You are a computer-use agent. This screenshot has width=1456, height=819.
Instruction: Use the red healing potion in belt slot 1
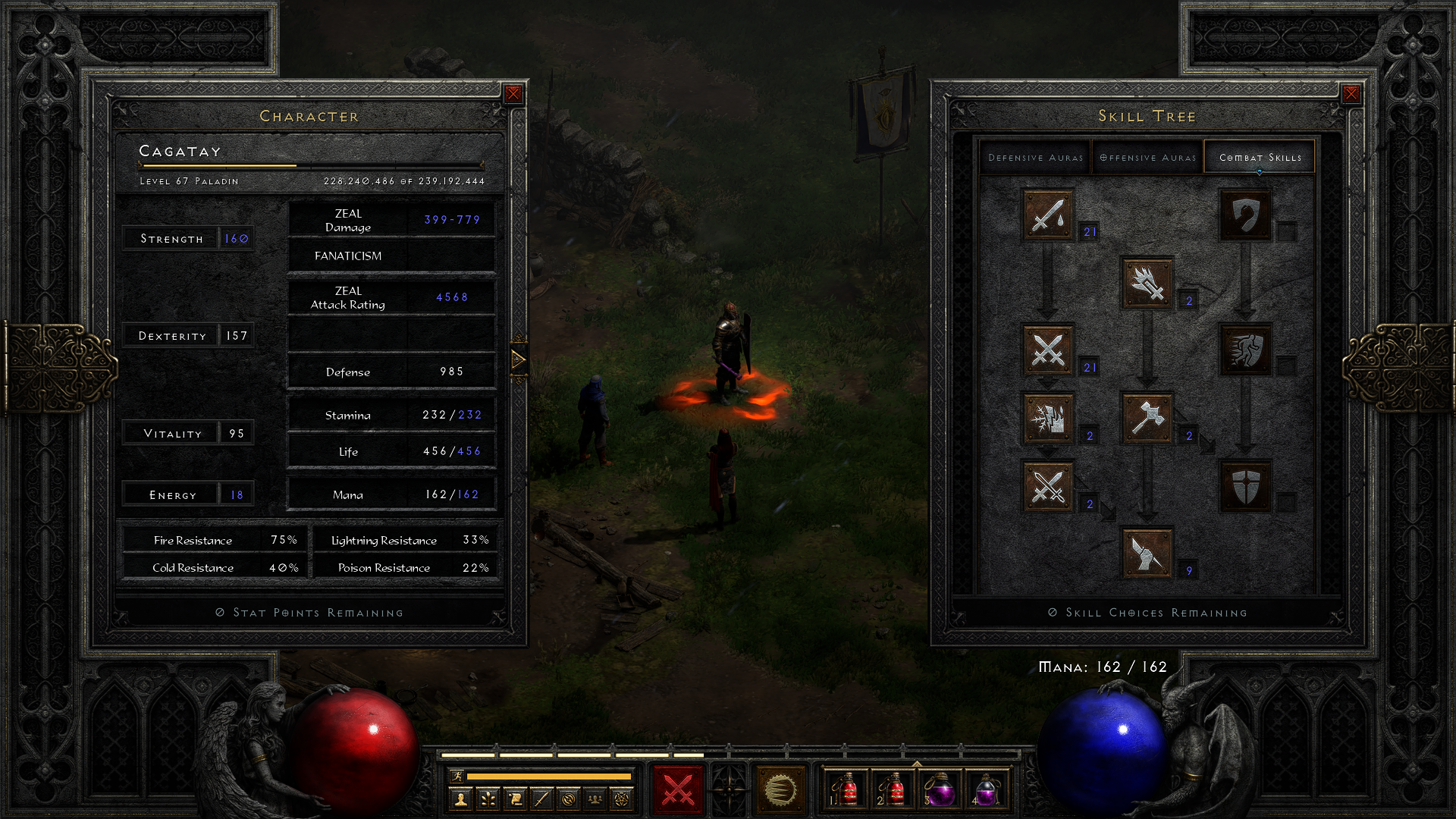coord(846,790)
